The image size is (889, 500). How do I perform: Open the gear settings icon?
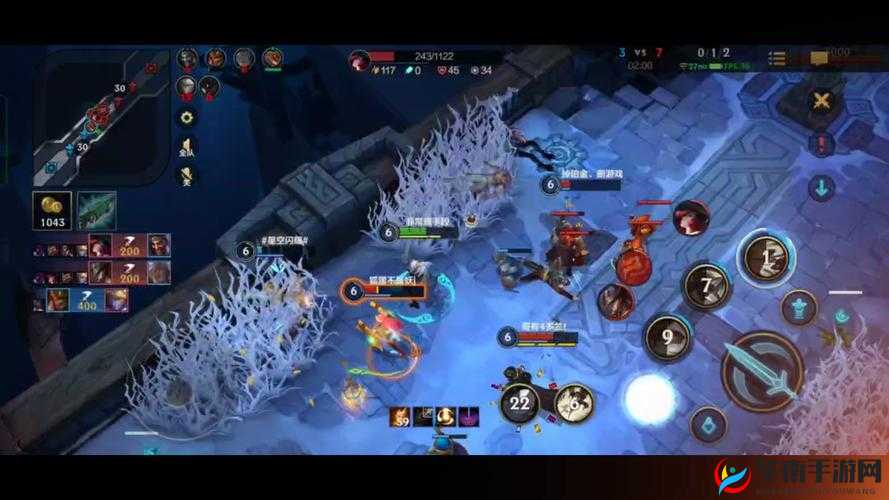click(186, 117)
